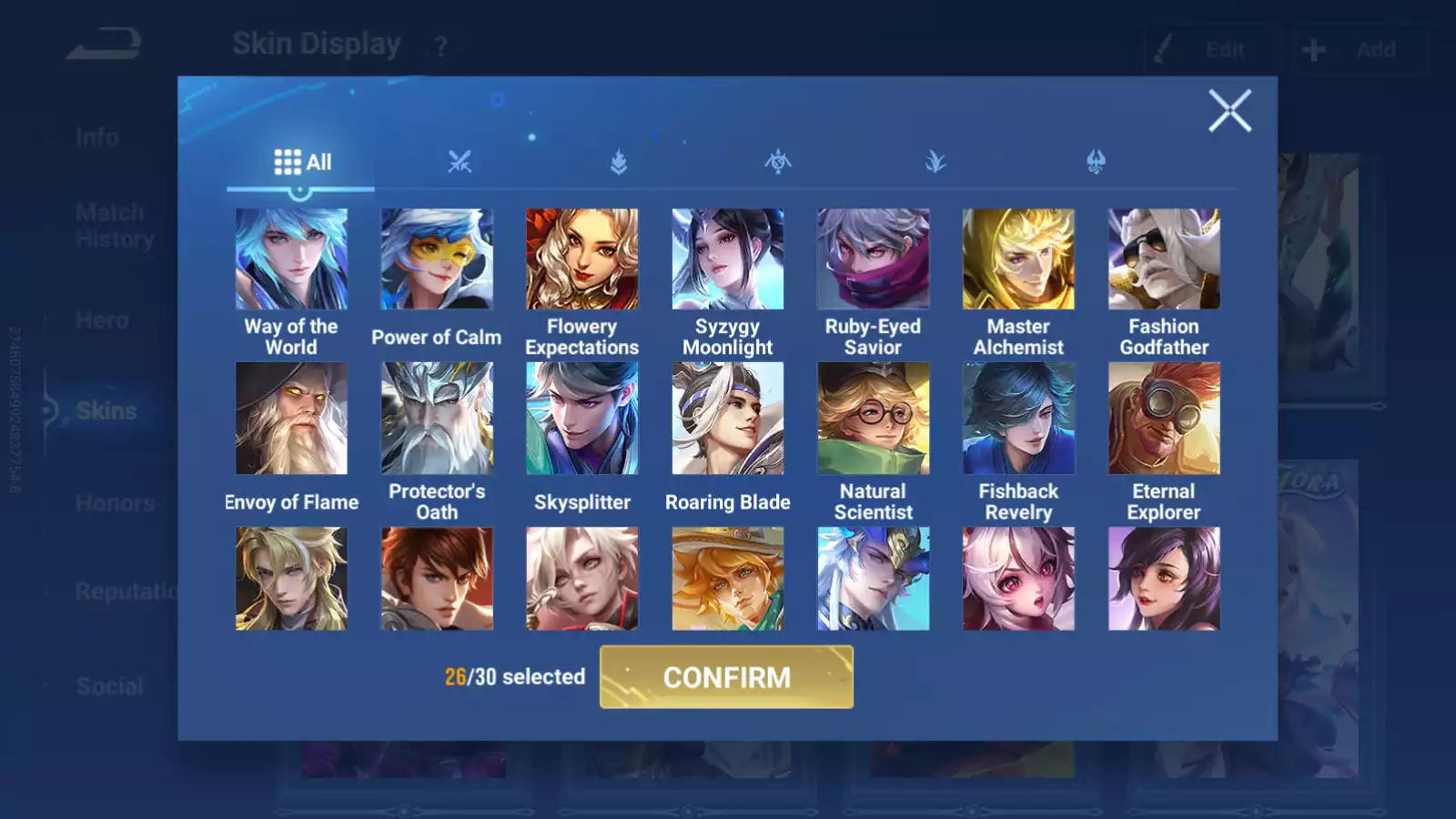Select the Master Alchemist skin
The width and height of the screenshot is (1456, 819).
[1018, 259]
